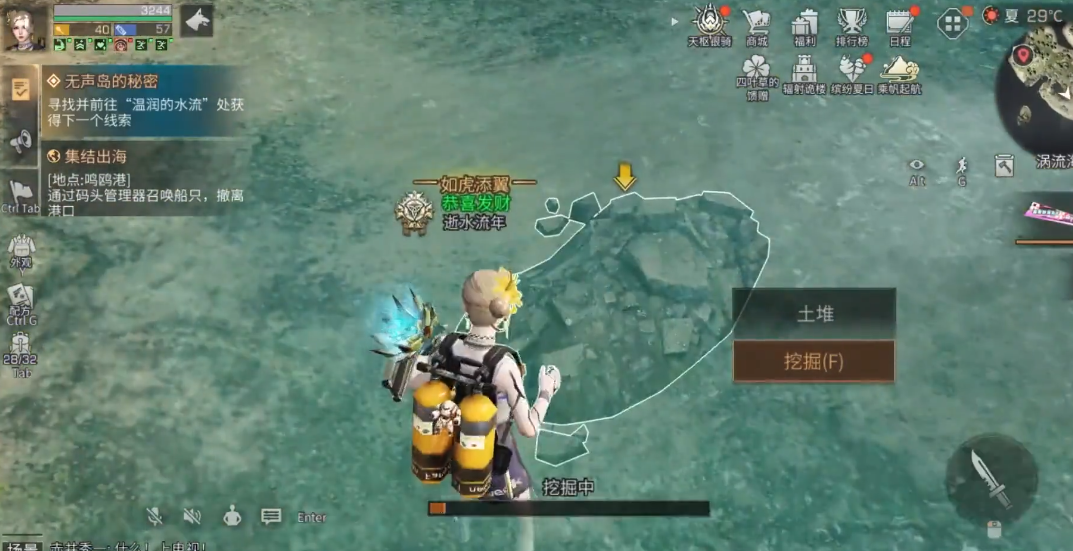Open the 四叶草的馈赠 clover event
This screenshot has height=551, width=1073.
click(757, 75)
